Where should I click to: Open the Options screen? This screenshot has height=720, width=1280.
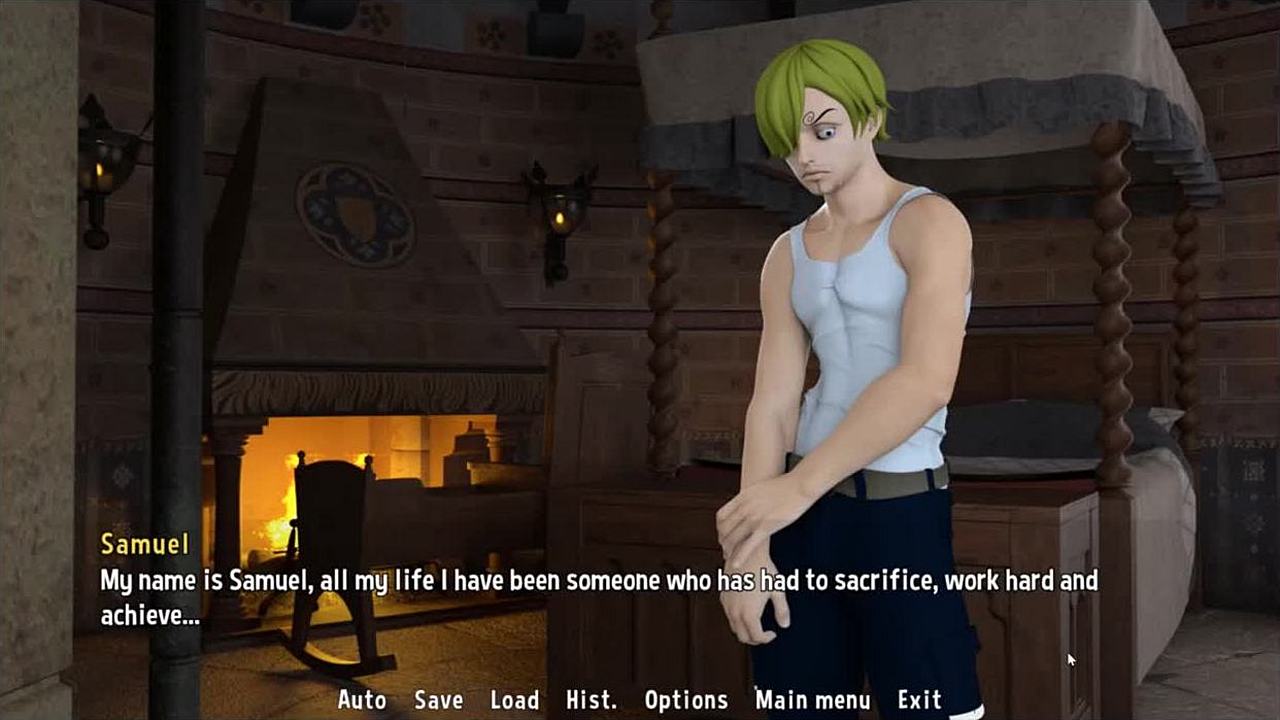[x=686, y=700]
